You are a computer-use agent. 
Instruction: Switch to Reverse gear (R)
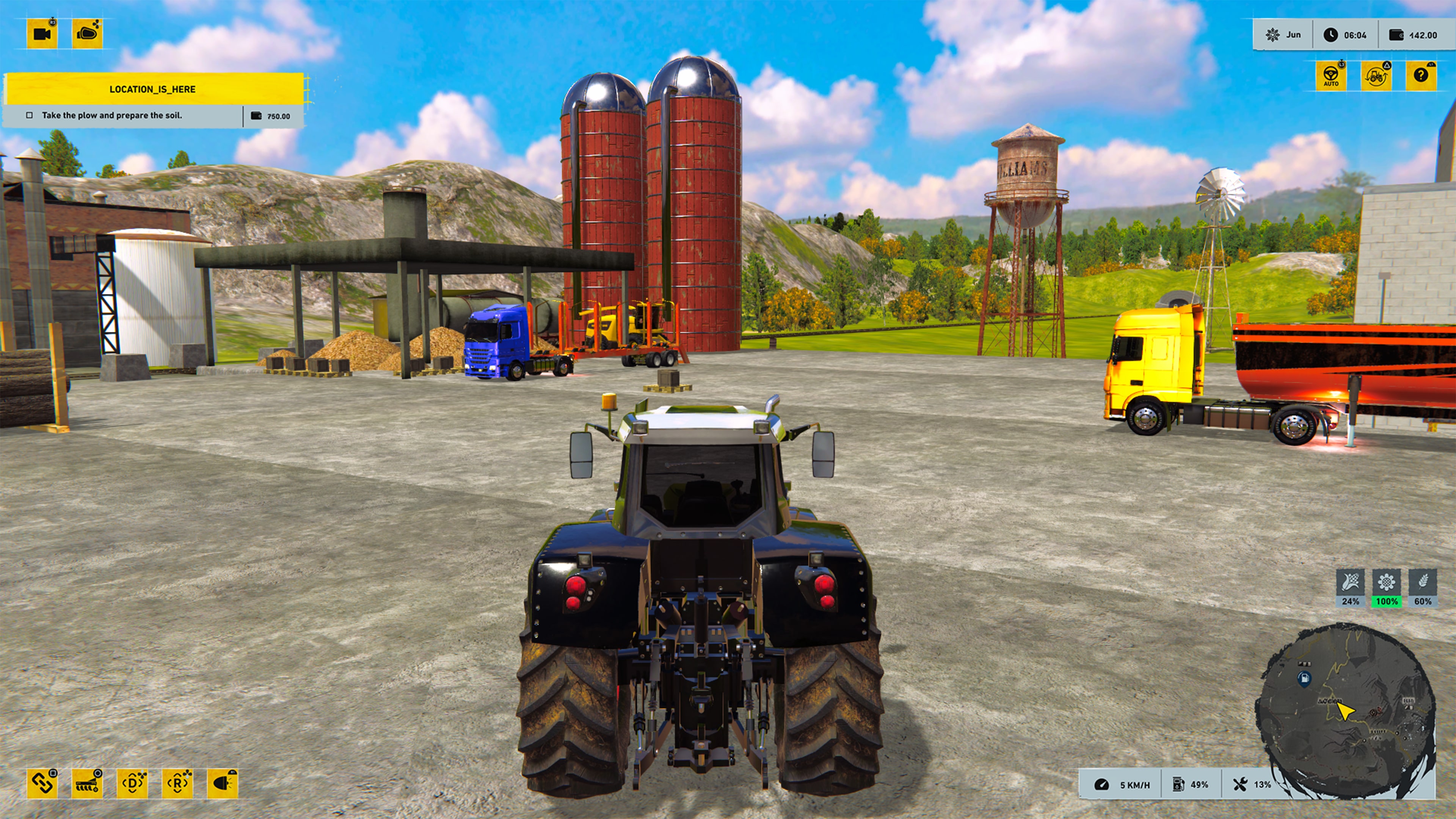coord(177,784)
